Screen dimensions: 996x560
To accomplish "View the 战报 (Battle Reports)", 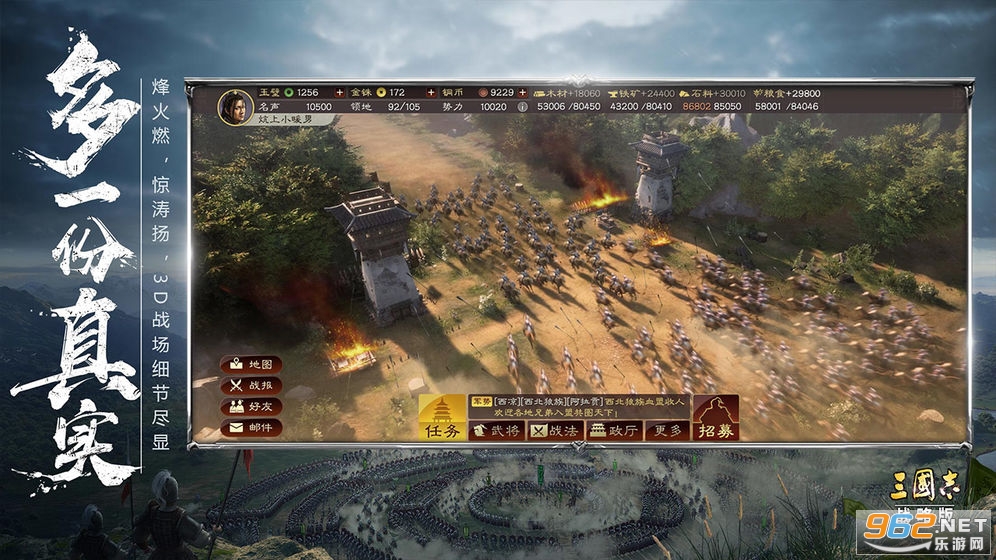I will coord(252,385).
